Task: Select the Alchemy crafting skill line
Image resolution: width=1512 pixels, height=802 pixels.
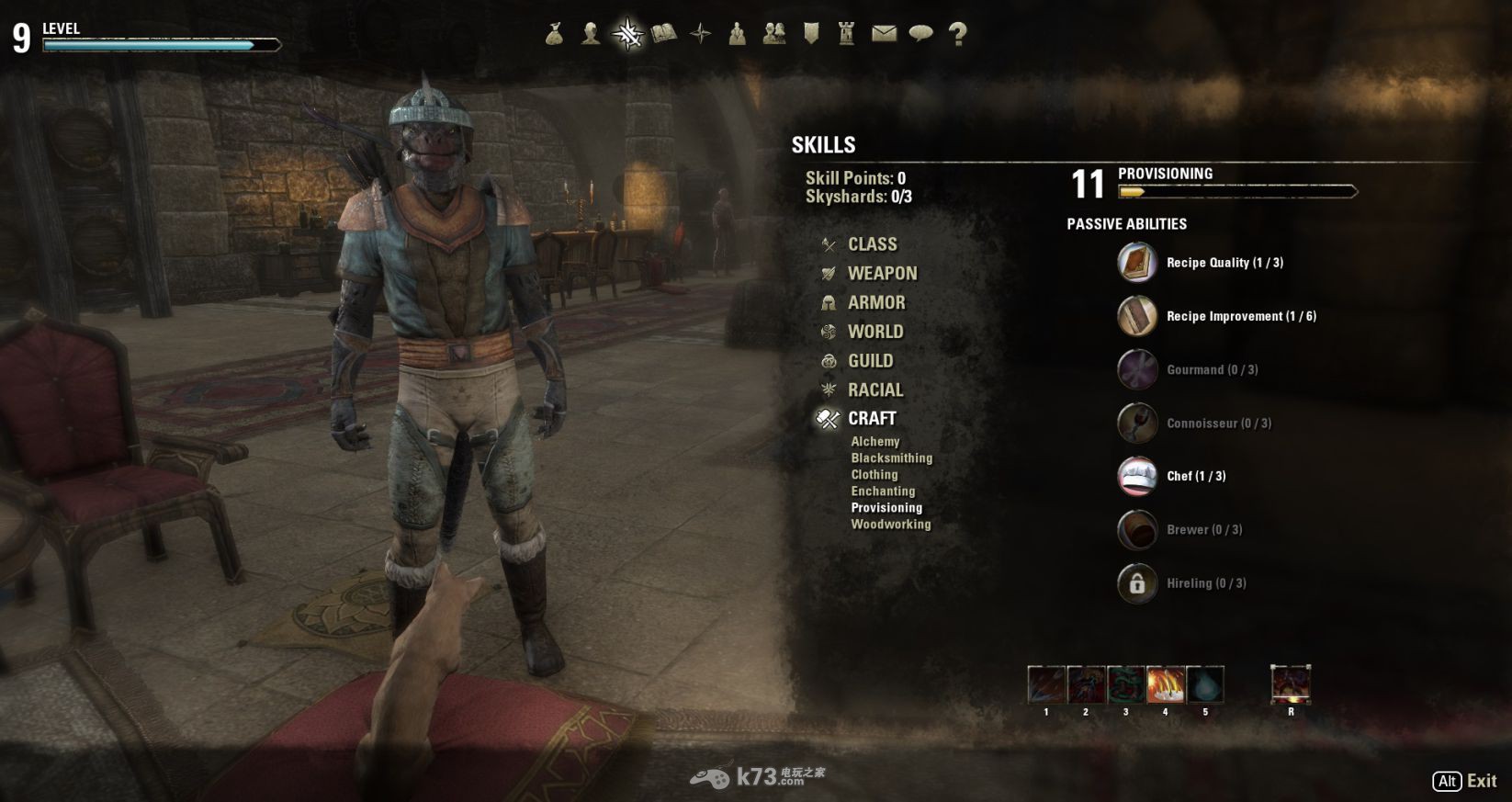Action: coord(874,442)
